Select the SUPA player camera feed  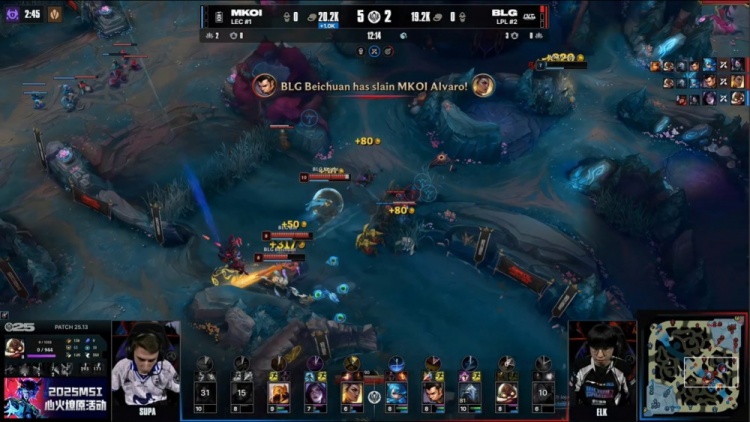145,370
